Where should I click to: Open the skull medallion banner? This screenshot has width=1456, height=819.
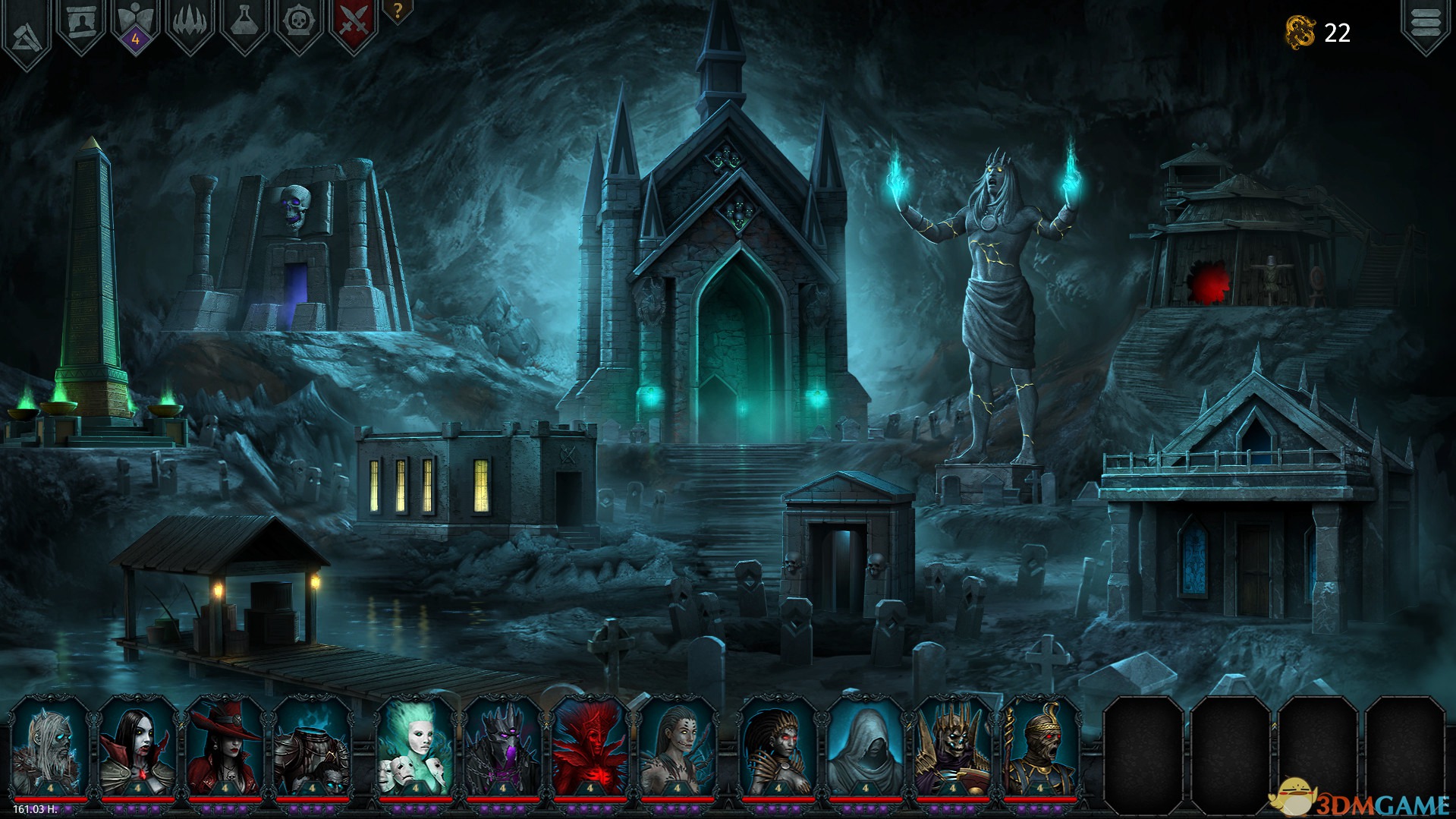coord(299,24)
